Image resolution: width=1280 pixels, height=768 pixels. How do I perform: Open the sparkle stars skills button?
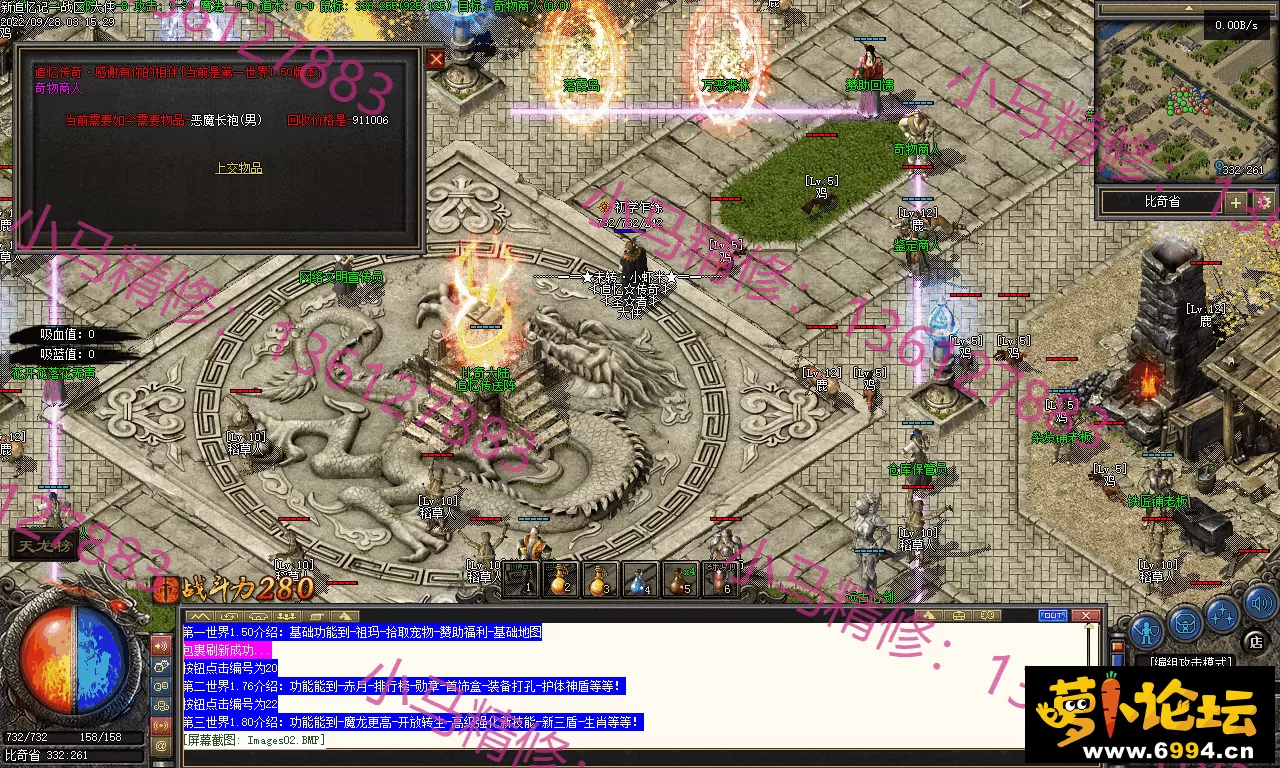(1222, 614)
